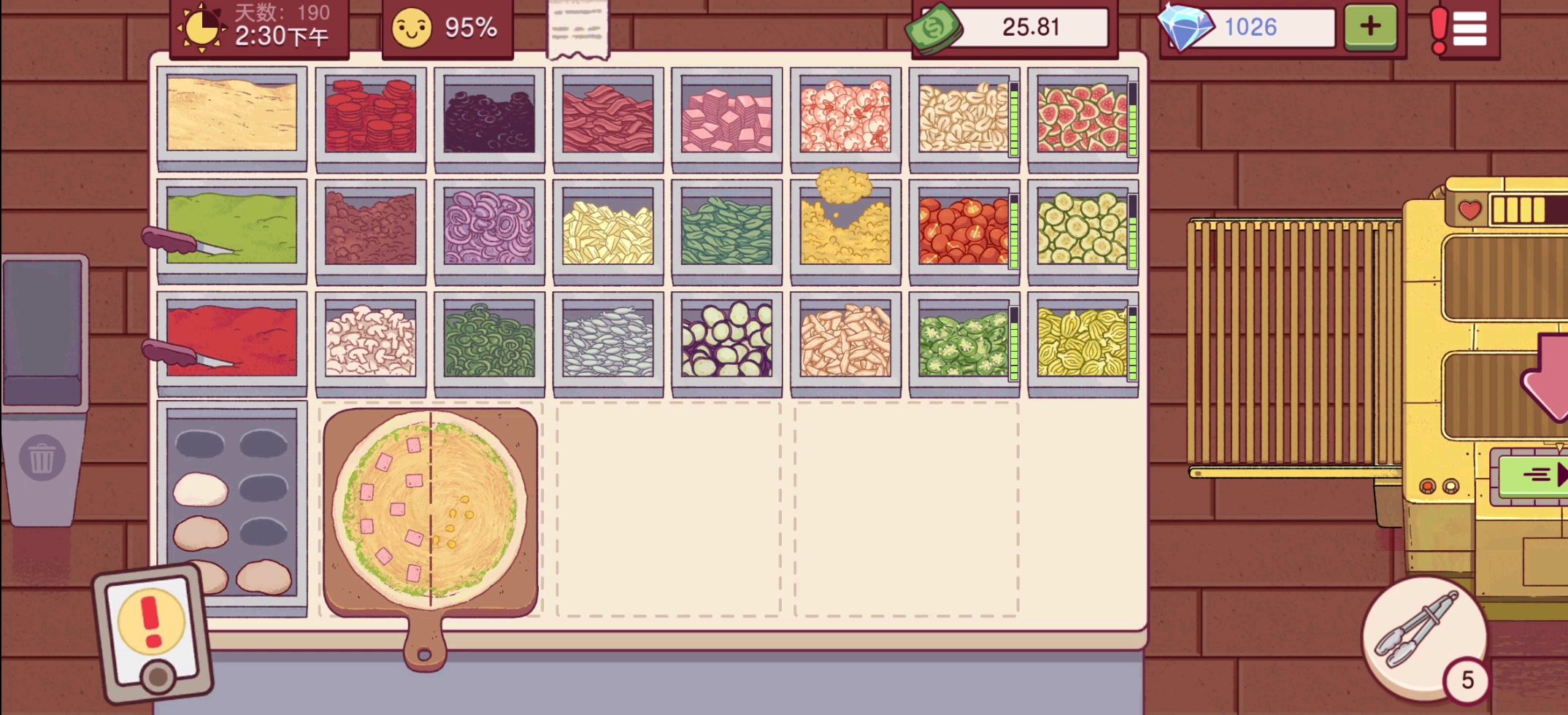
Task: Use the tongs tool
Action: [x=1420, y=630]
